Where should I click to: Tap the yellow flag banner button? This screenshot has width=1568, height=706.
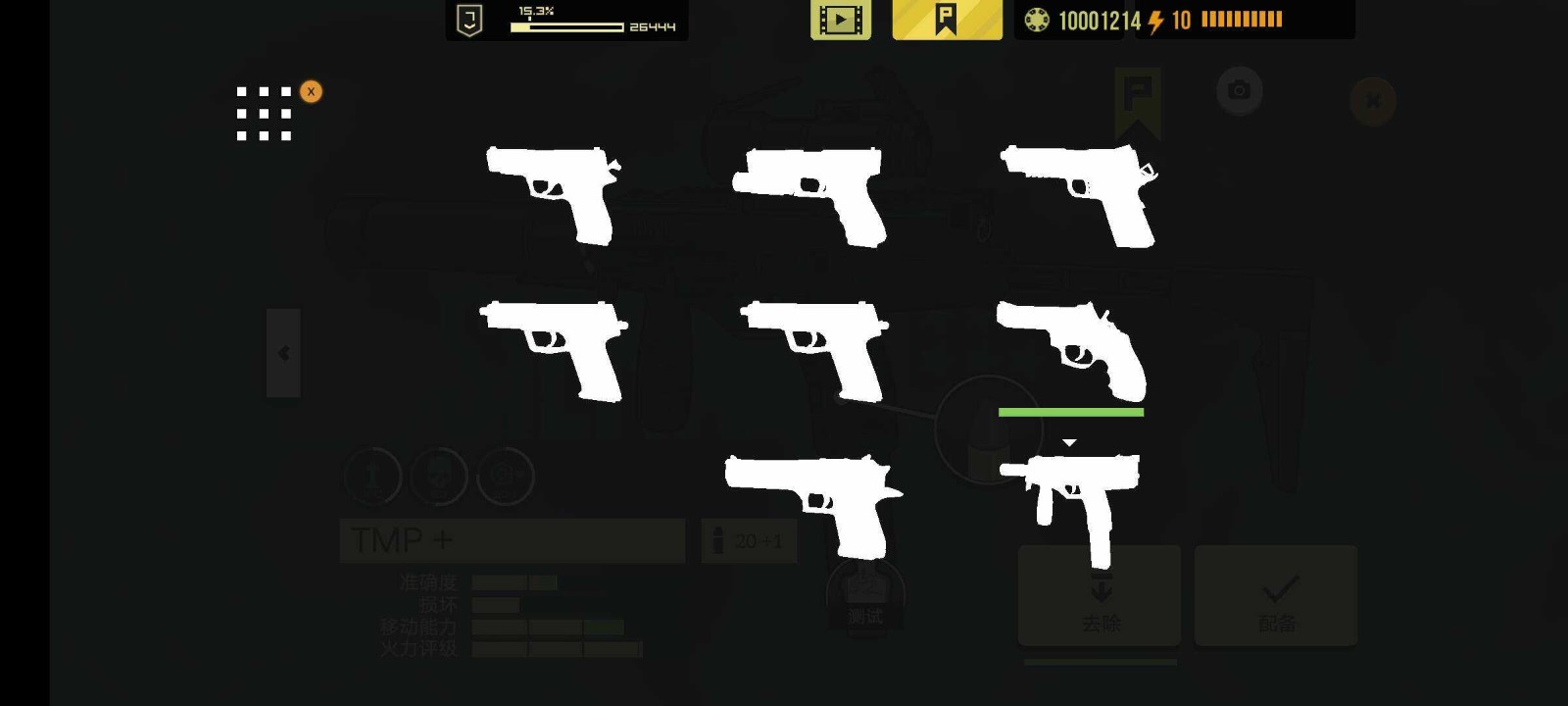[x=947, y=20]
